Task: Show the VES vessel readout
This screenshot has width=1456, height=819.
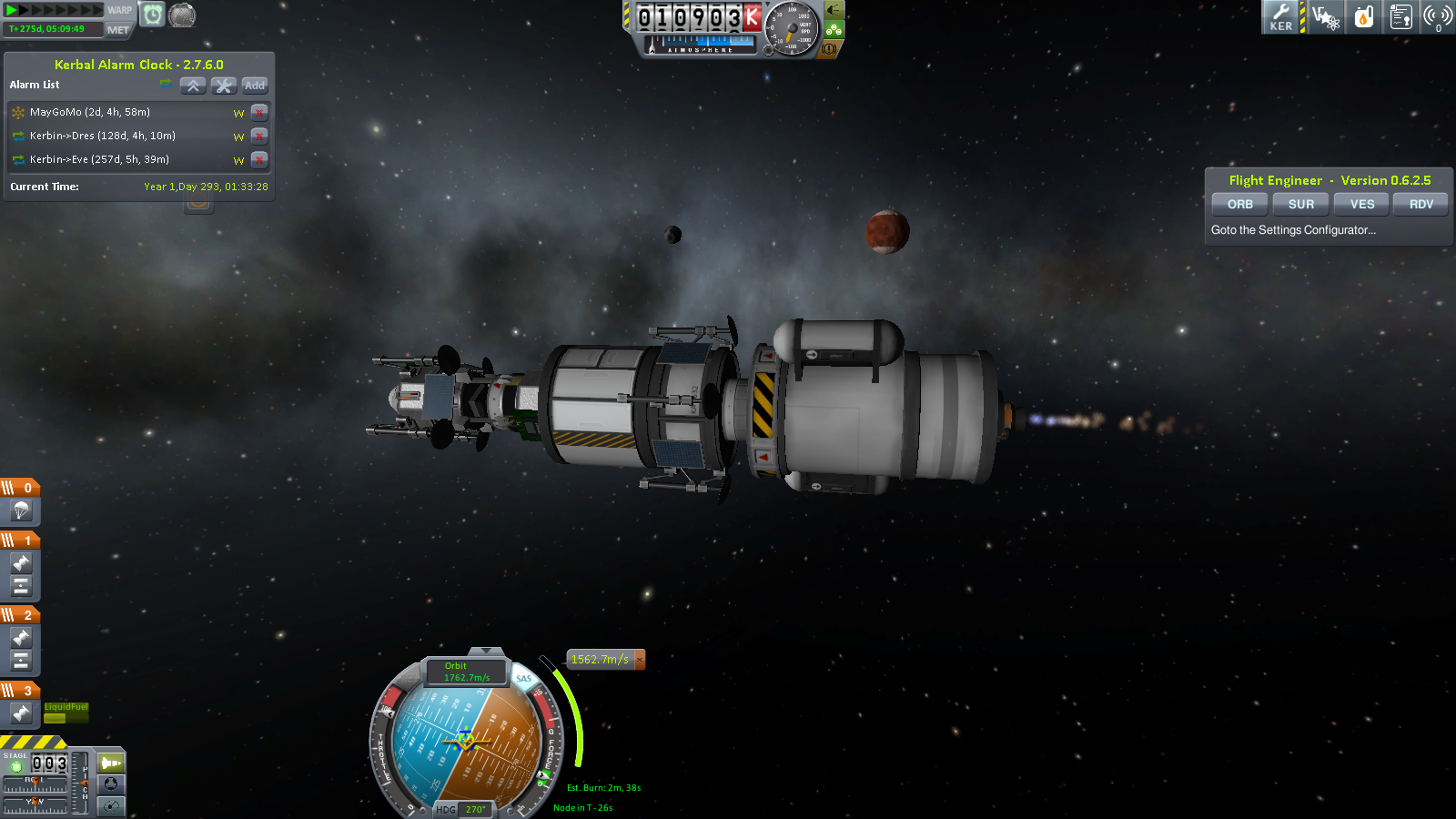Action: point(1361,205)
